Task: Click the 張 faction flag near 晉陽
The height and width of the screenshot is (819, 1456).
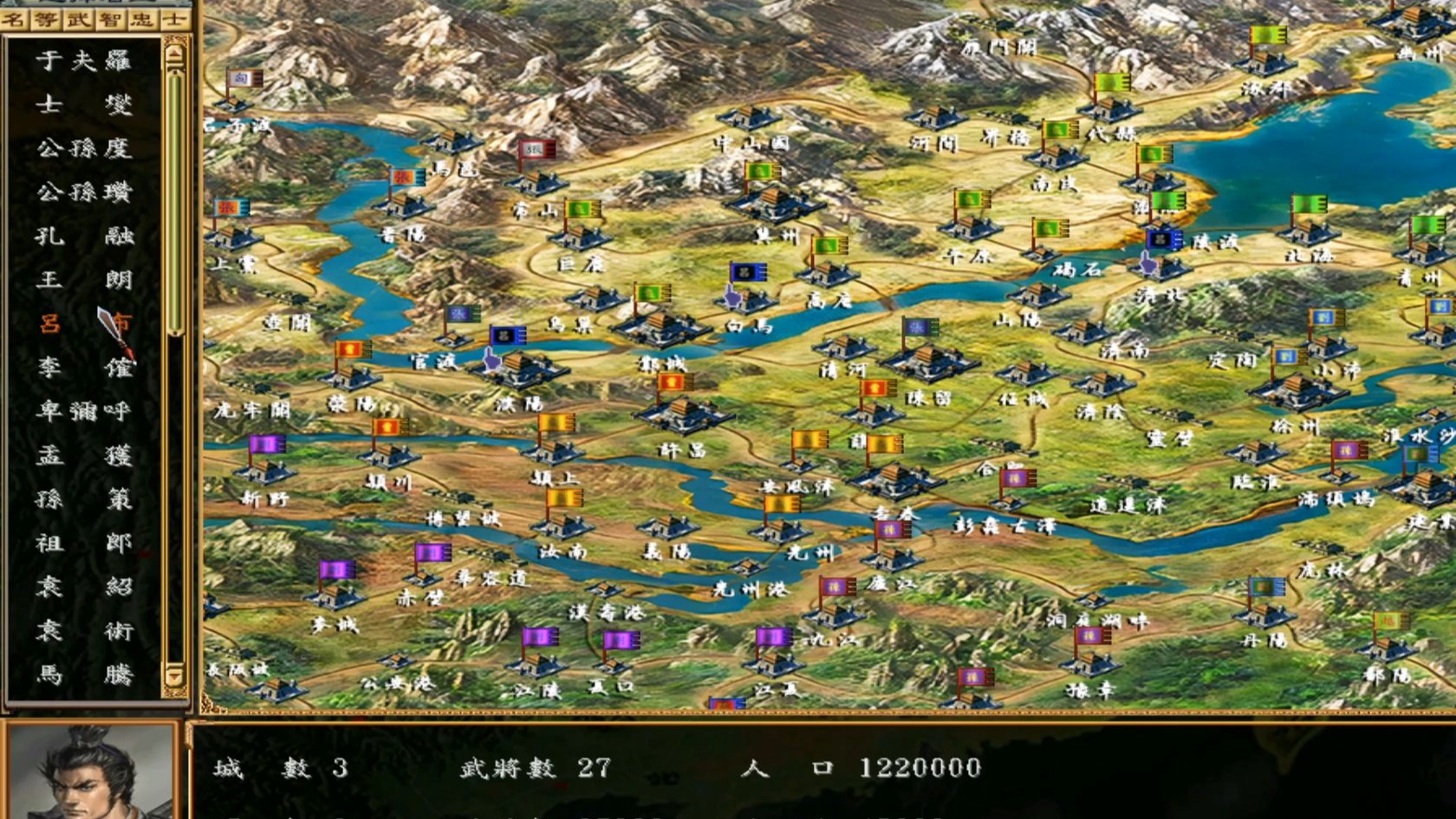Action: point(404,178)
